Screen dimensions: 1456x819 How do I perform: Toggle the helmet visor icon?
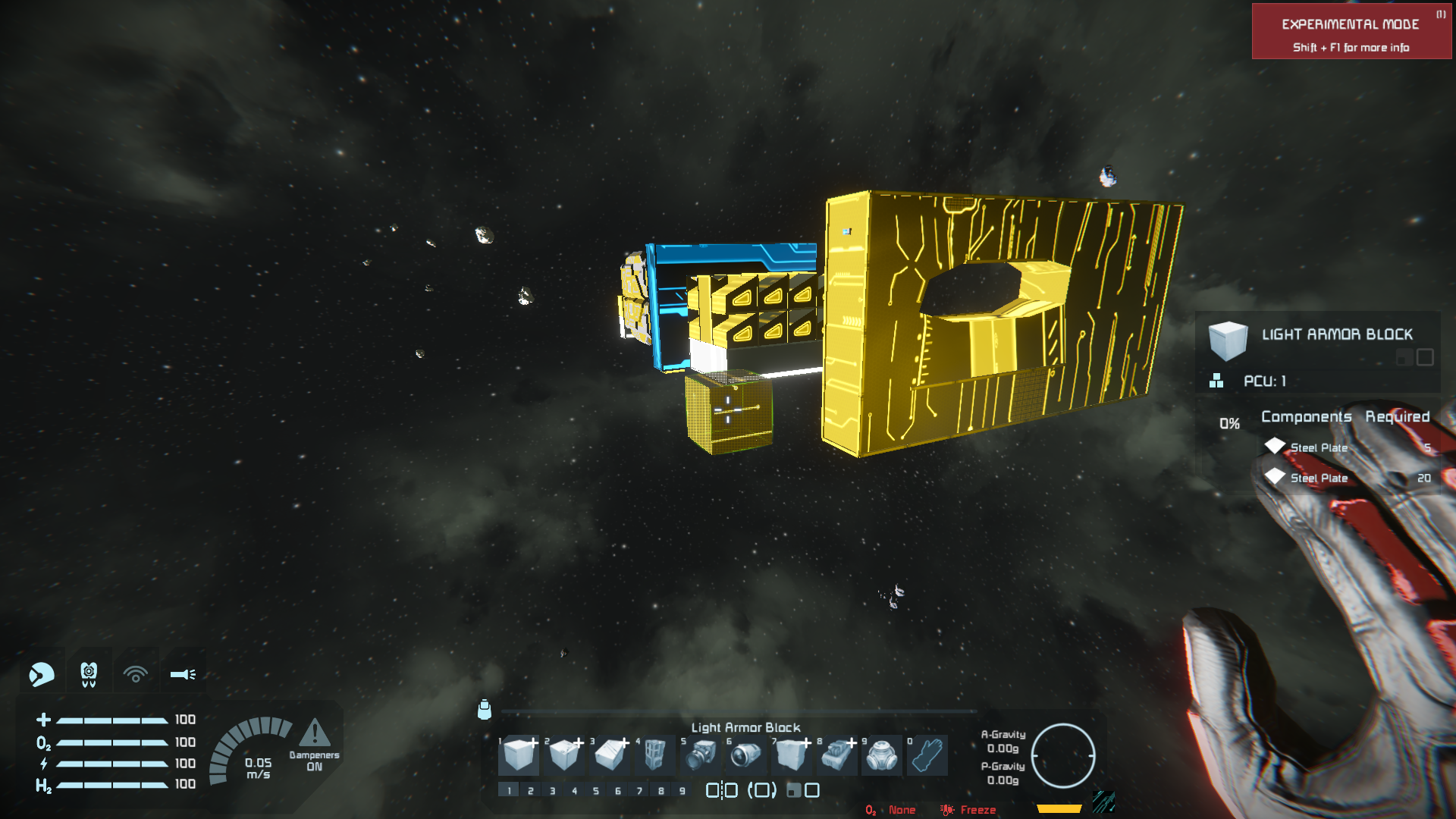42,673
